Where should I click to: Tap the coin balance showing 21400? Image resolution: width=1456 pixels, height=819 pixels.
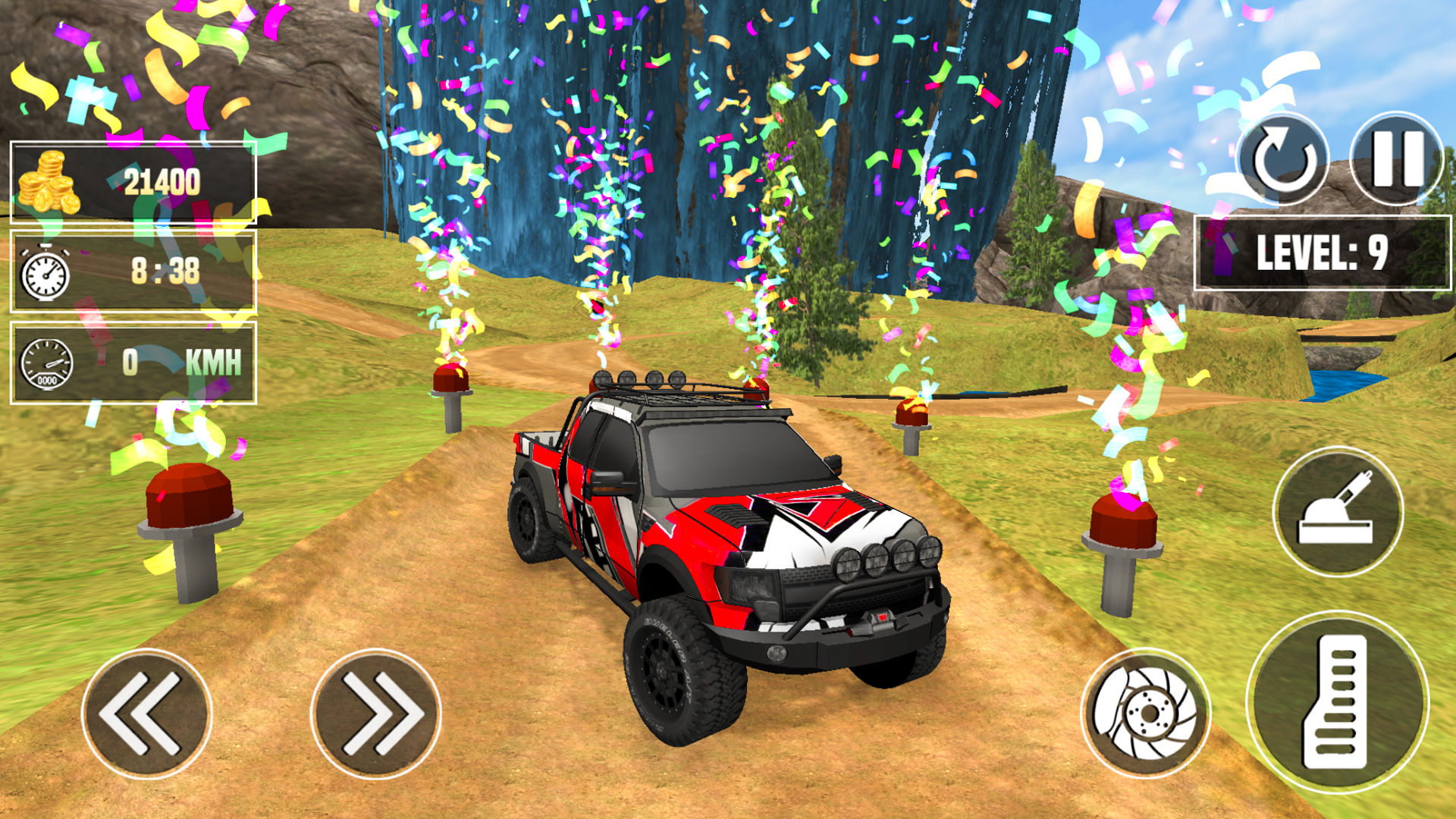pos(162,180)
